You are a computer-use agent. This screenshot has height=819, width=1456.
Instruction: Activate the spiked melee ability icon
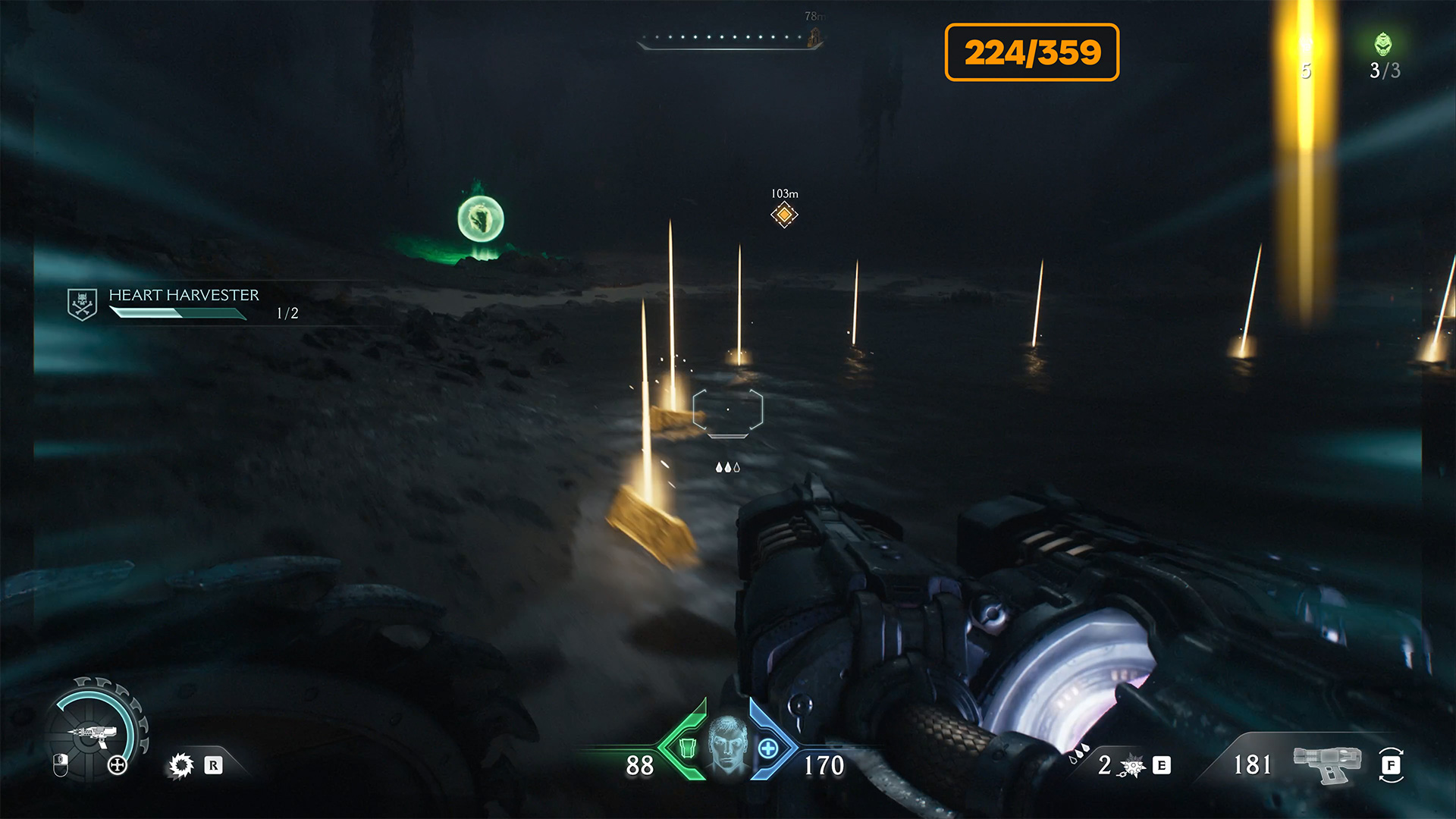click(x=1133, y=767)
